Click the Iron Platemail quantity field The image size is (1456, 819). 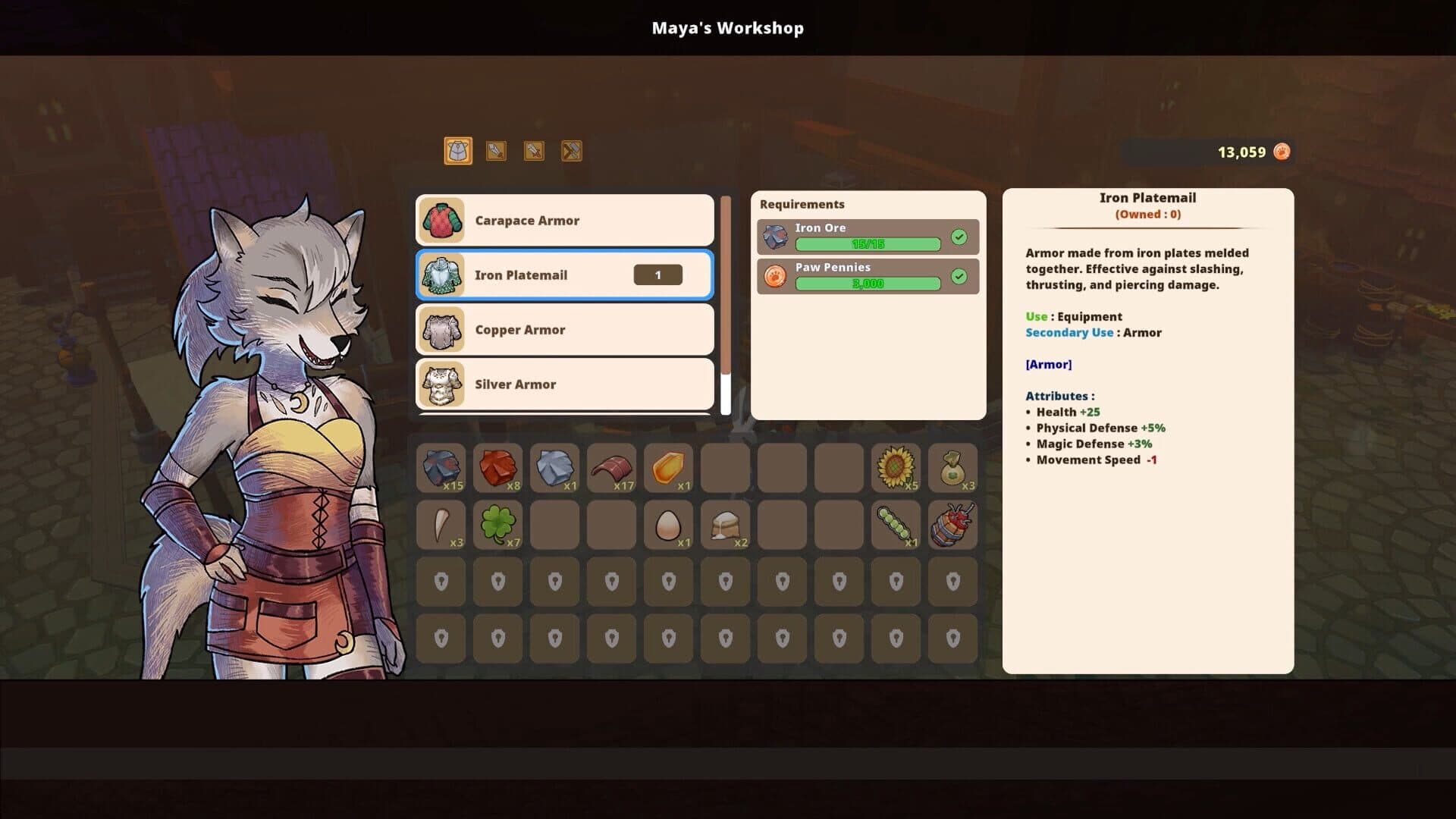point(657,275)
